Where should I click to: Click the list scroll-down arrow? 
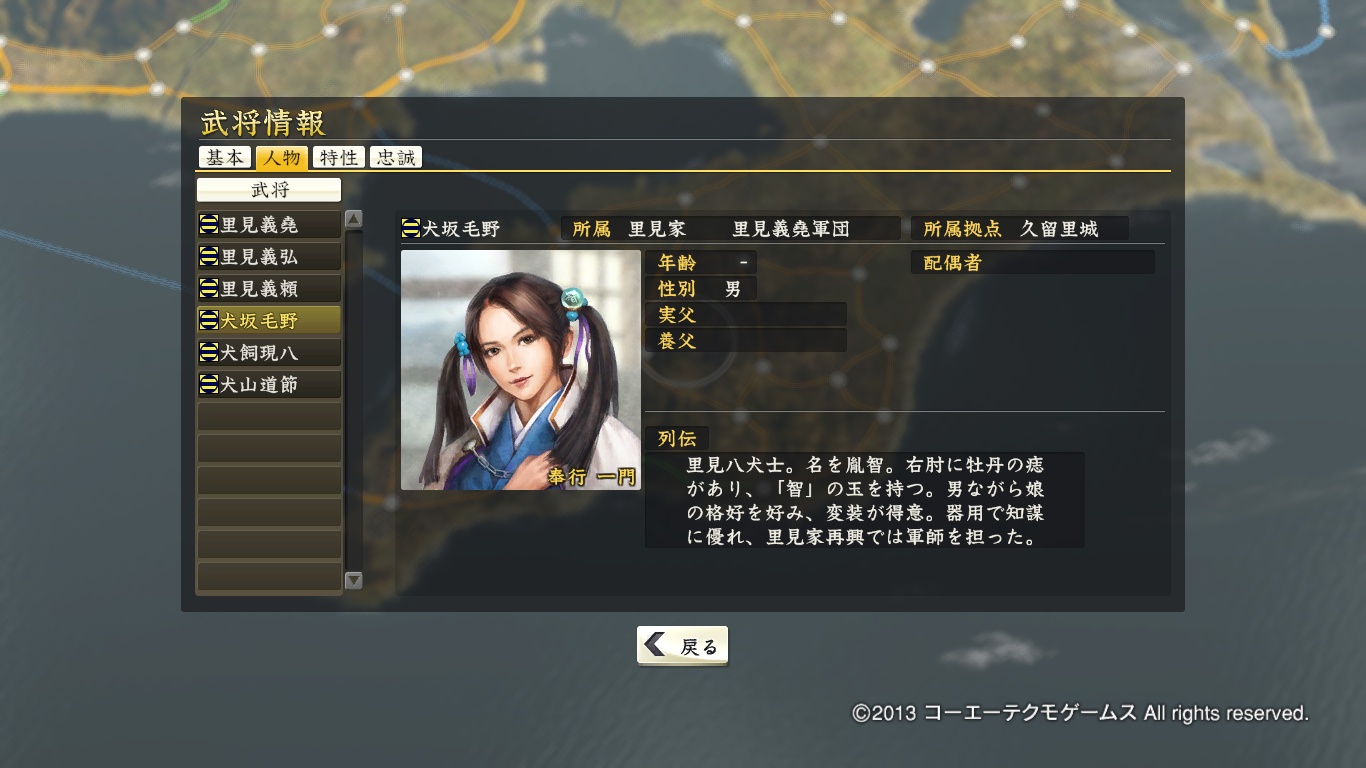(353, 580)
